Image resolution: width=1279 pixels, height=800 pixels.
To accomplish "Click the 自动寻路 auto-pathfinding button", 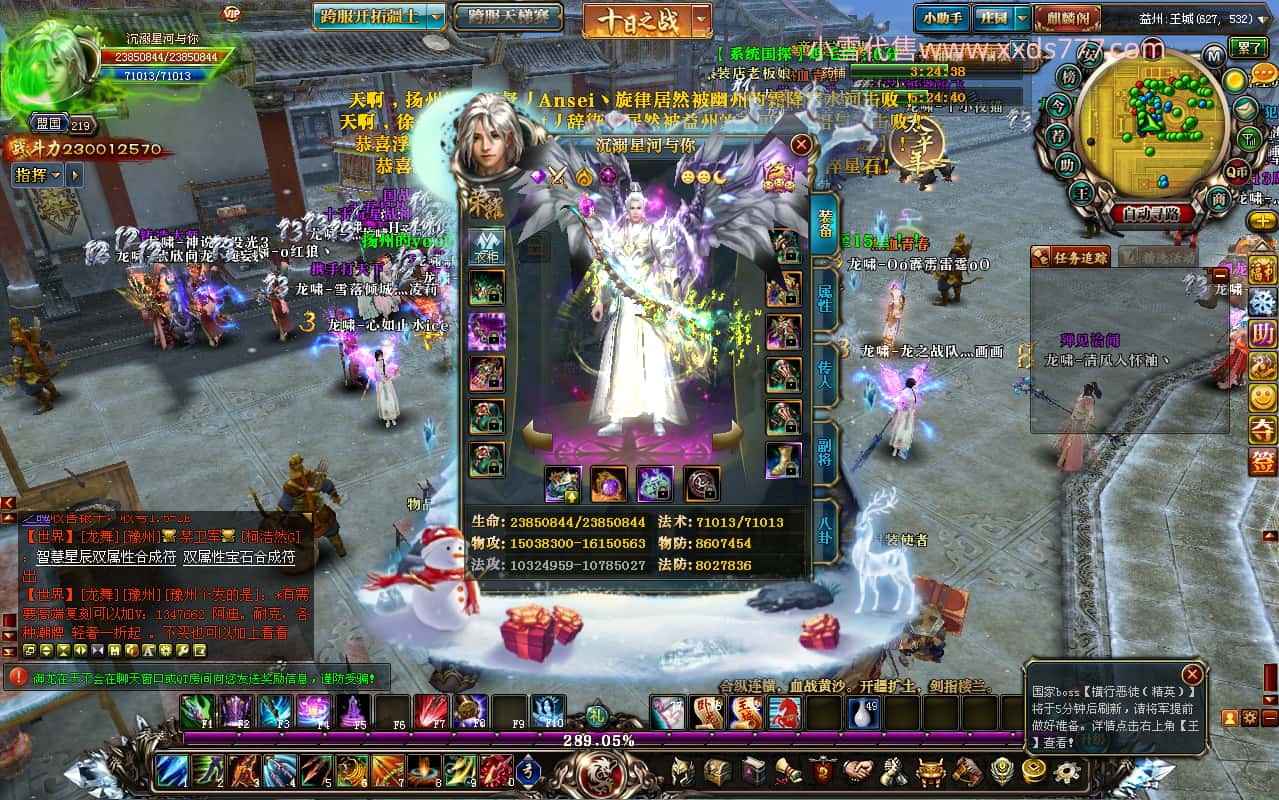I will [1150, 213].
